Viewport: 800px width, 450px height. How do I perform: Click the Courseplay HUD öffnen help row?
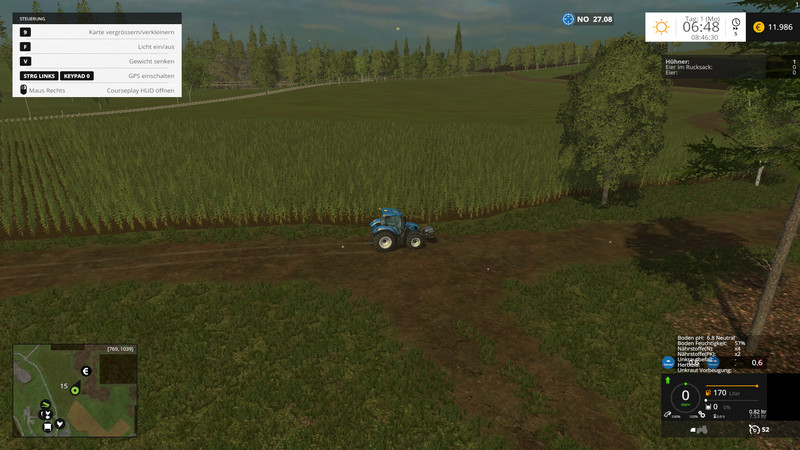click(97, 90)
